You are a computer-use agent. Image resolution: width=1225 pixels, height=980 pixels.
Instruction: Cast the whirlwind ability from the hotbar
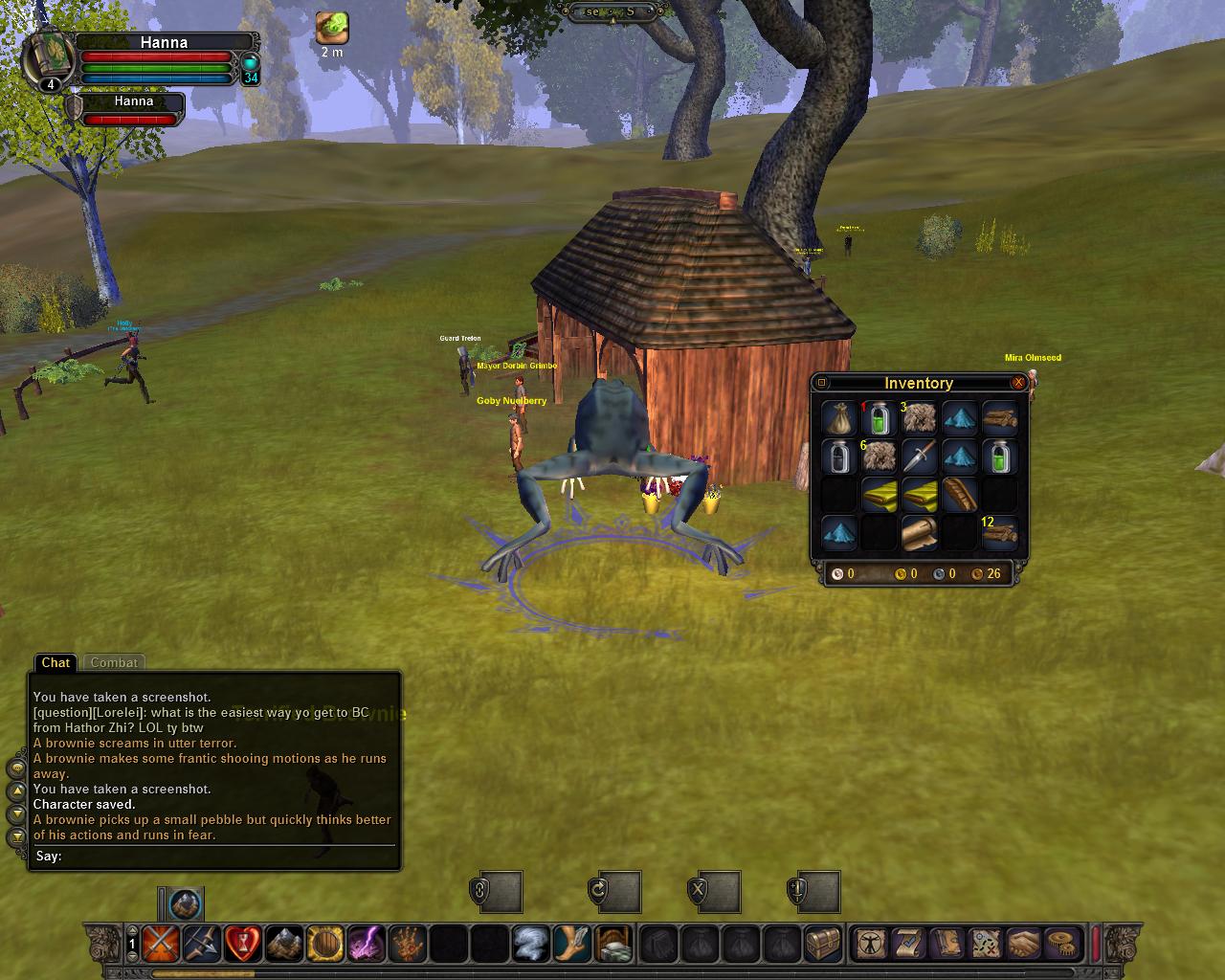pos(529,945)
